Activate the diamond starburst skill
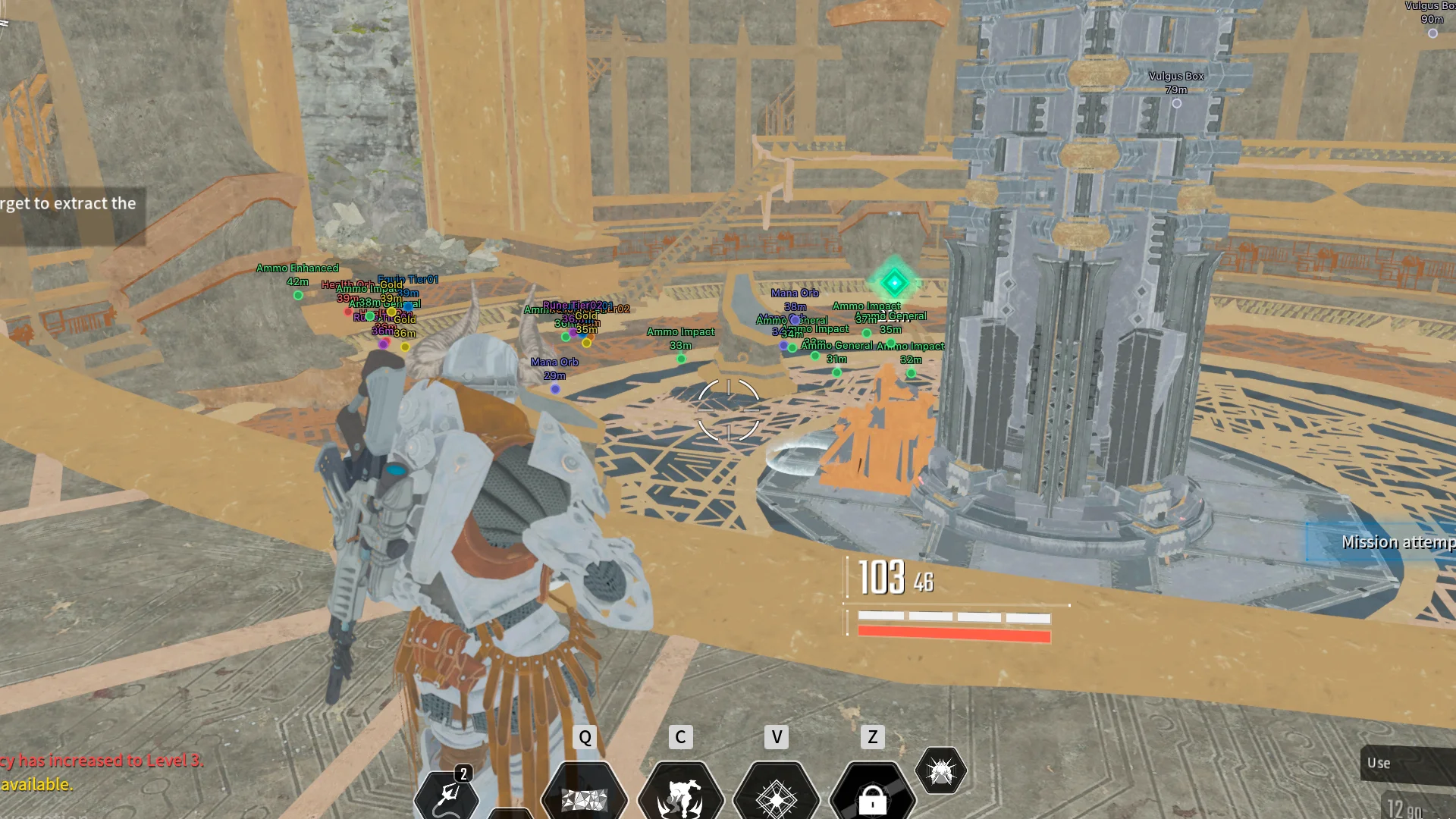The width and height of the screenshot is (1456, 819). pos(777,798)
